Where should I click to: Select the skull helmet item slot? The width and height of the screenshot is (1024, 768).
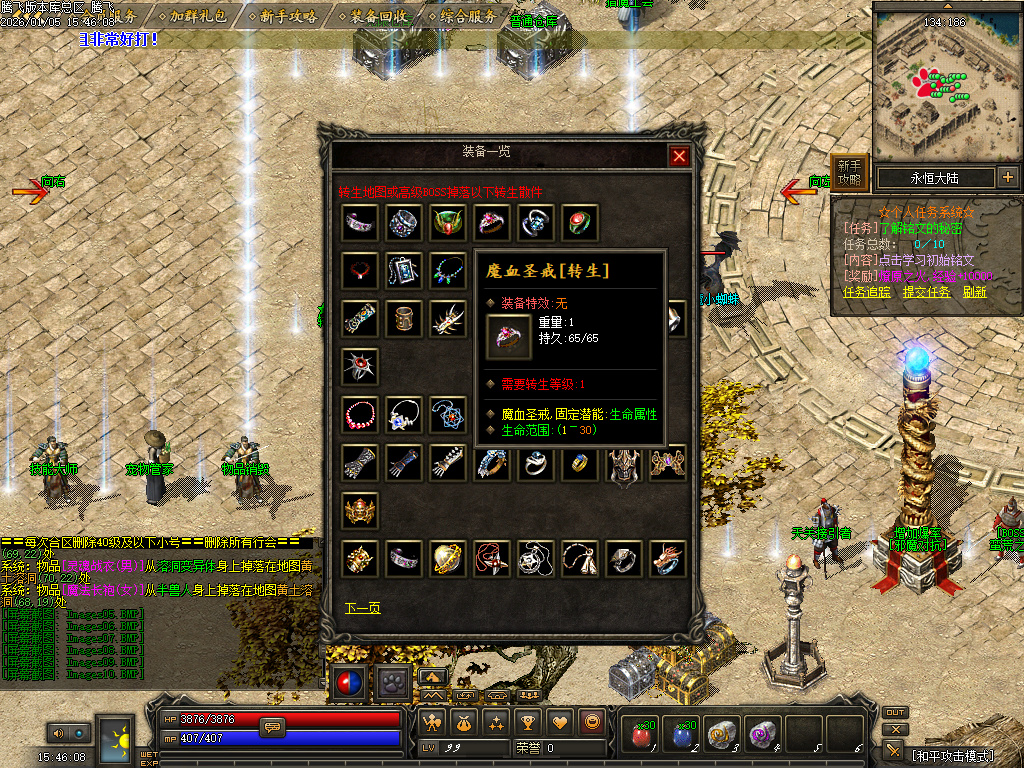click(360, 510)
